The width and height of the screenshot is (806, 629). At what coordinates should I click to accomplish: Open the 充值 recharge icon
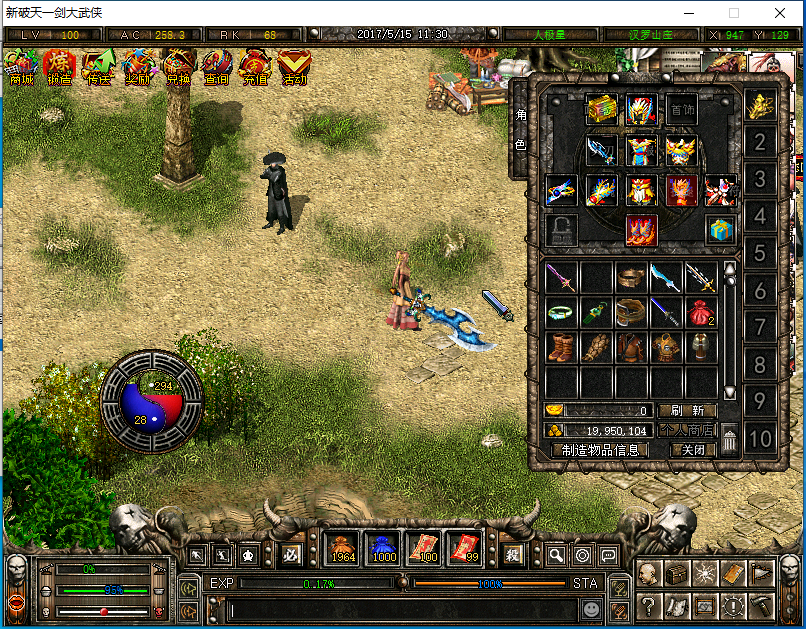click(254, 67)
